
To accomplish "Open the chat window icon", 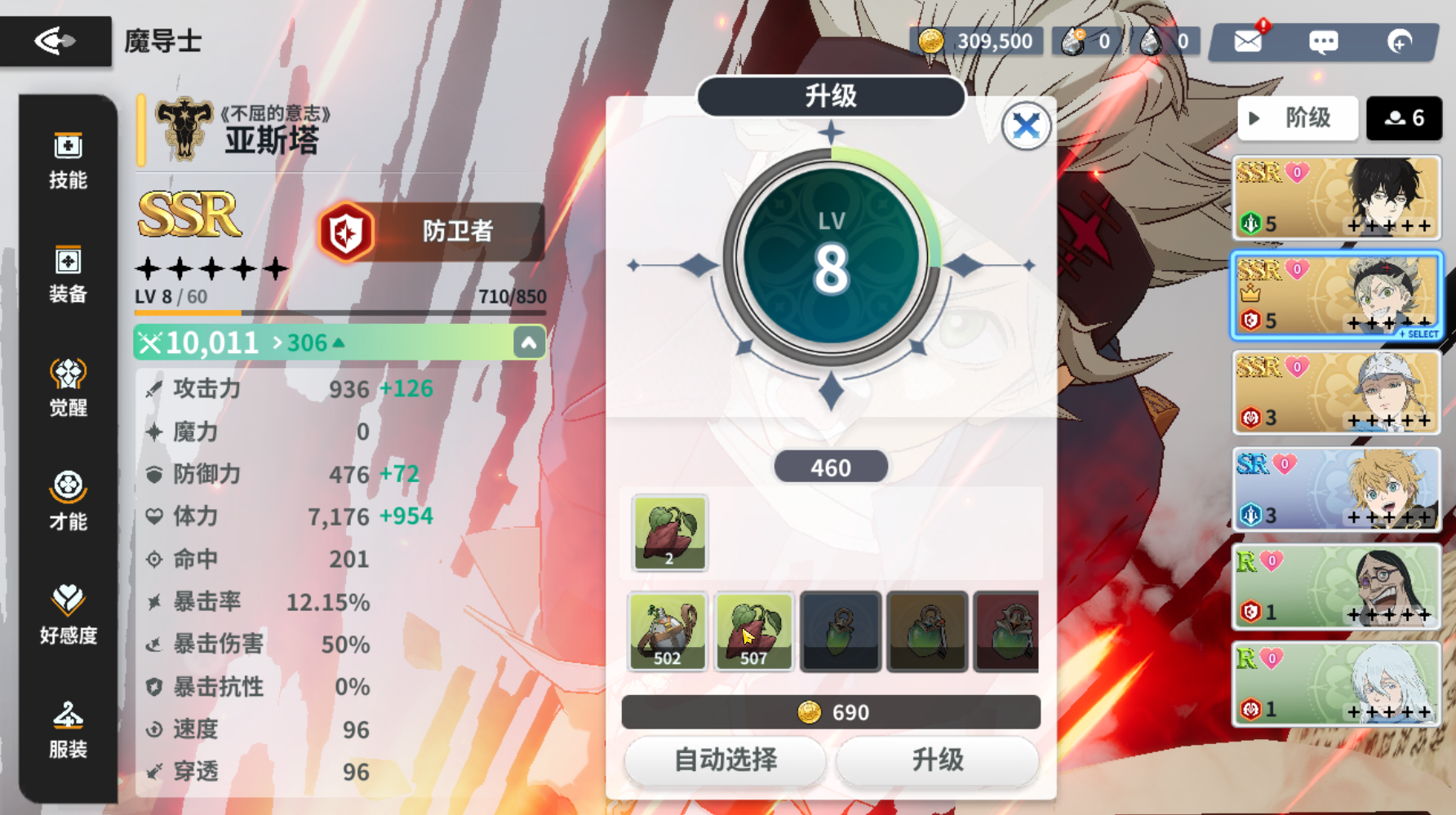I will pyautogui.click(x=1323, y=41).
